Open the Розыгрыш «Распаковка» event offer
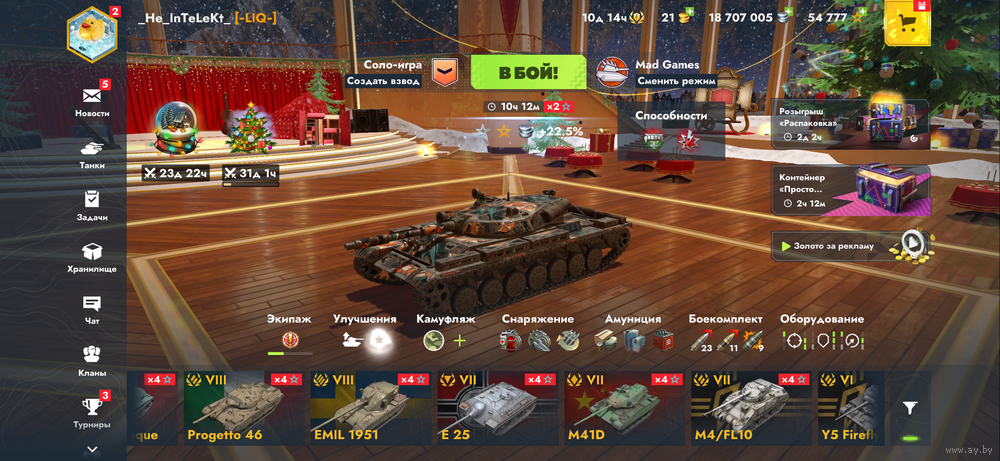The image size is (1000, 461). click(850, 123)
